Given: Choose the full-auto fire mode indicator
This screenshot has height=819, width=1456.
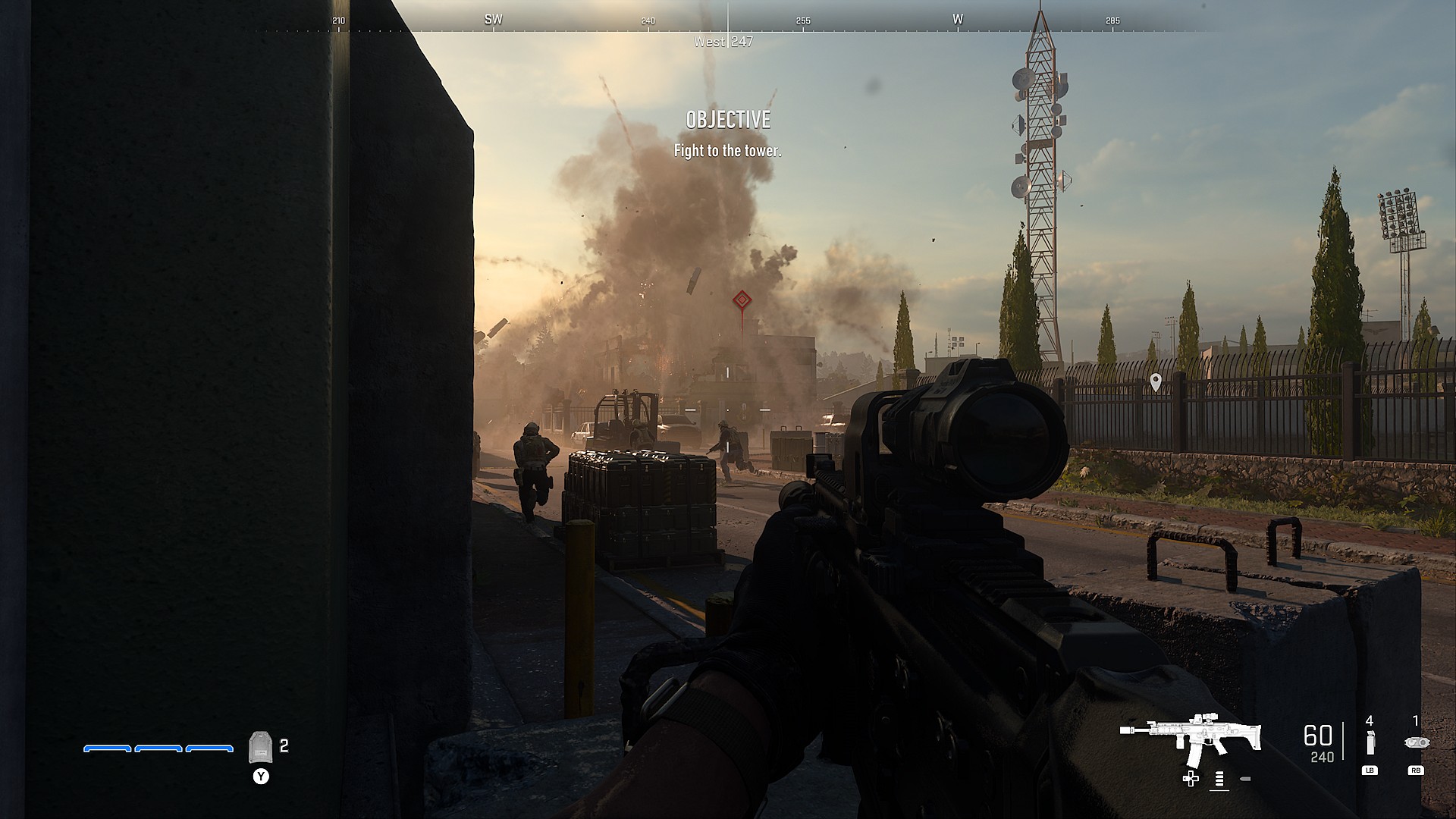Looking at the screenshot, I should (1219, 779).
